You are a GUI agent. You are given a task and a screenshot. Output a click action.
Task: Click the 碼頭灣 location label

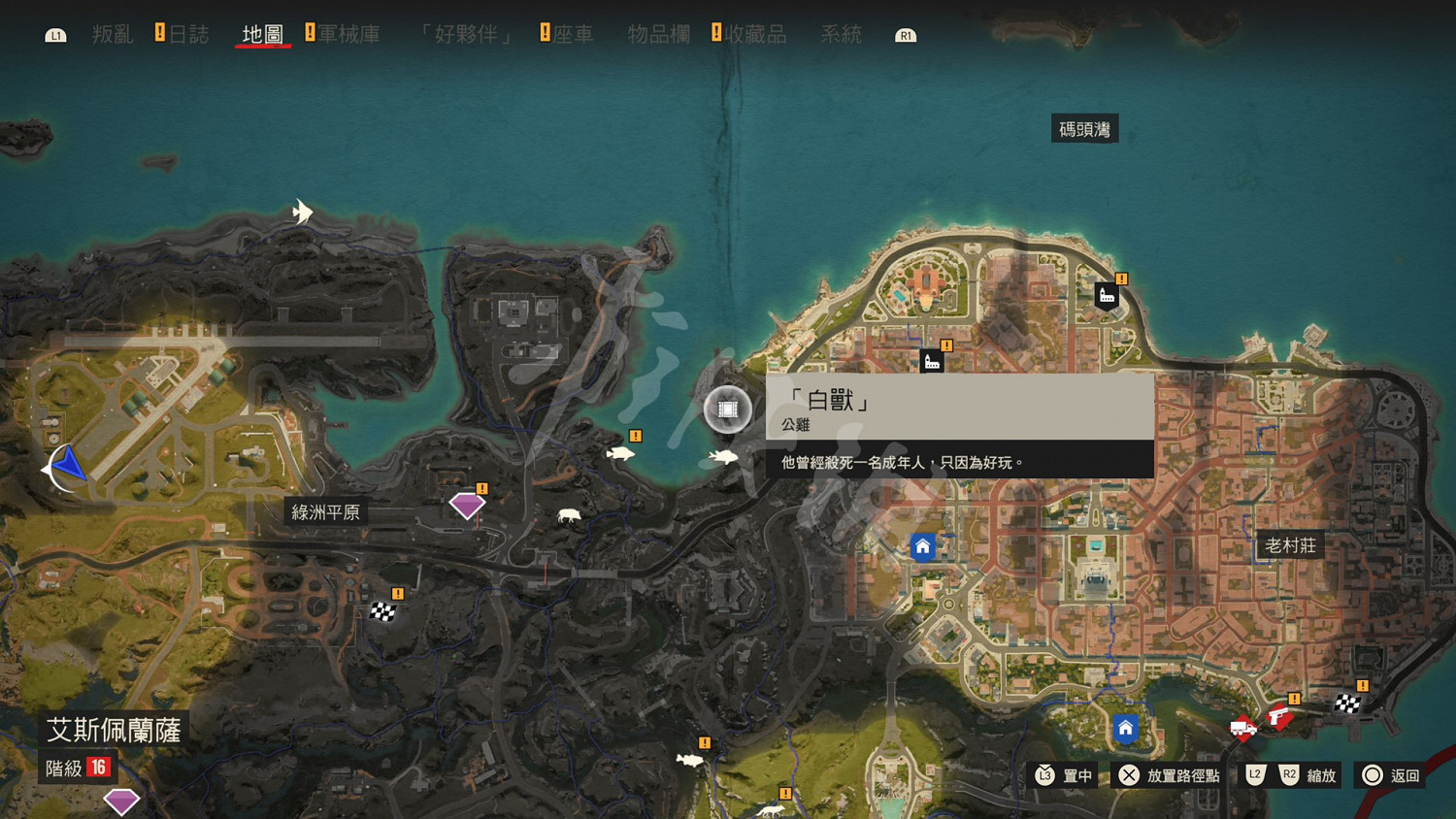coord(1085,127)
